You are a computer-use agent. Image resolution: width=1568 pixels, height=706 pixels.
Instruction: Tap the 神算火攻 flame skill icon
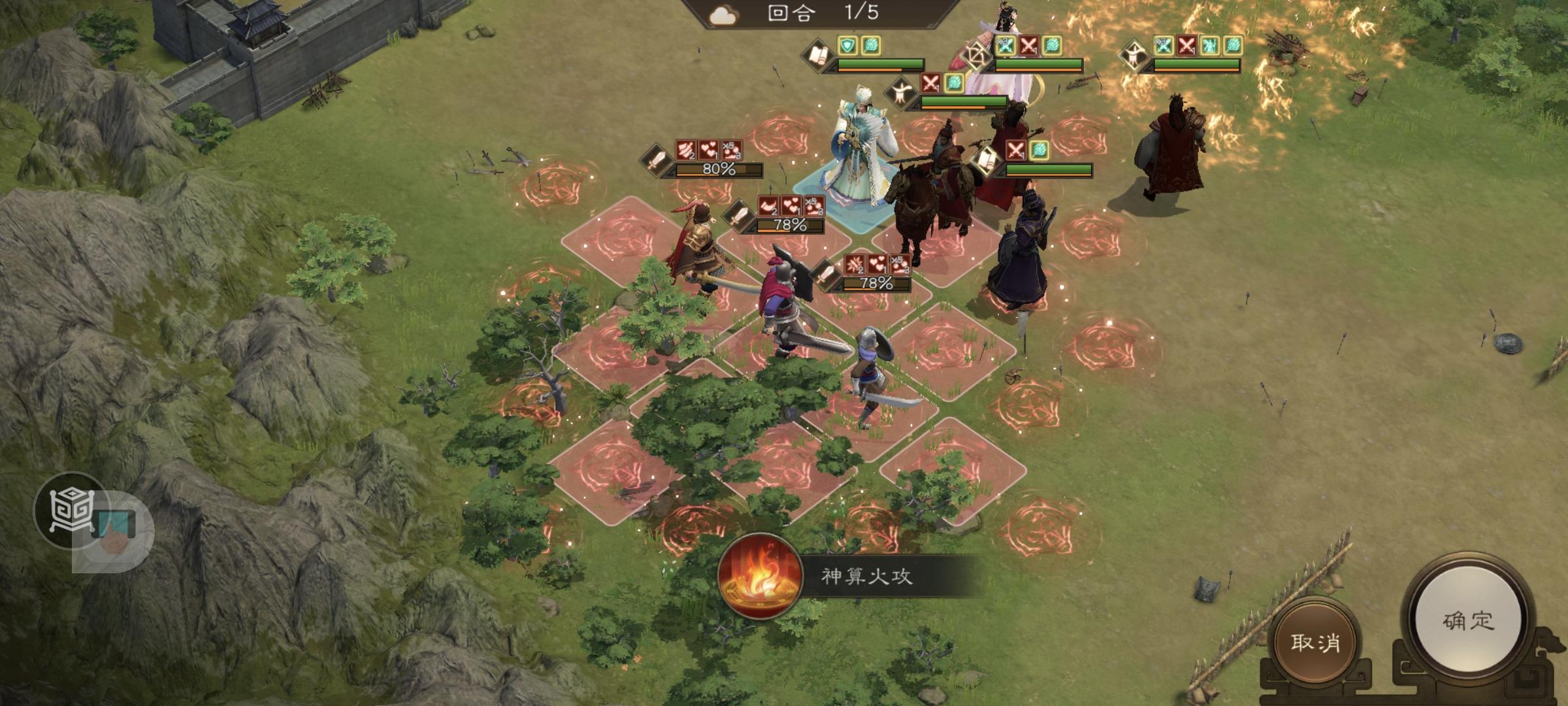coord(759,576)
